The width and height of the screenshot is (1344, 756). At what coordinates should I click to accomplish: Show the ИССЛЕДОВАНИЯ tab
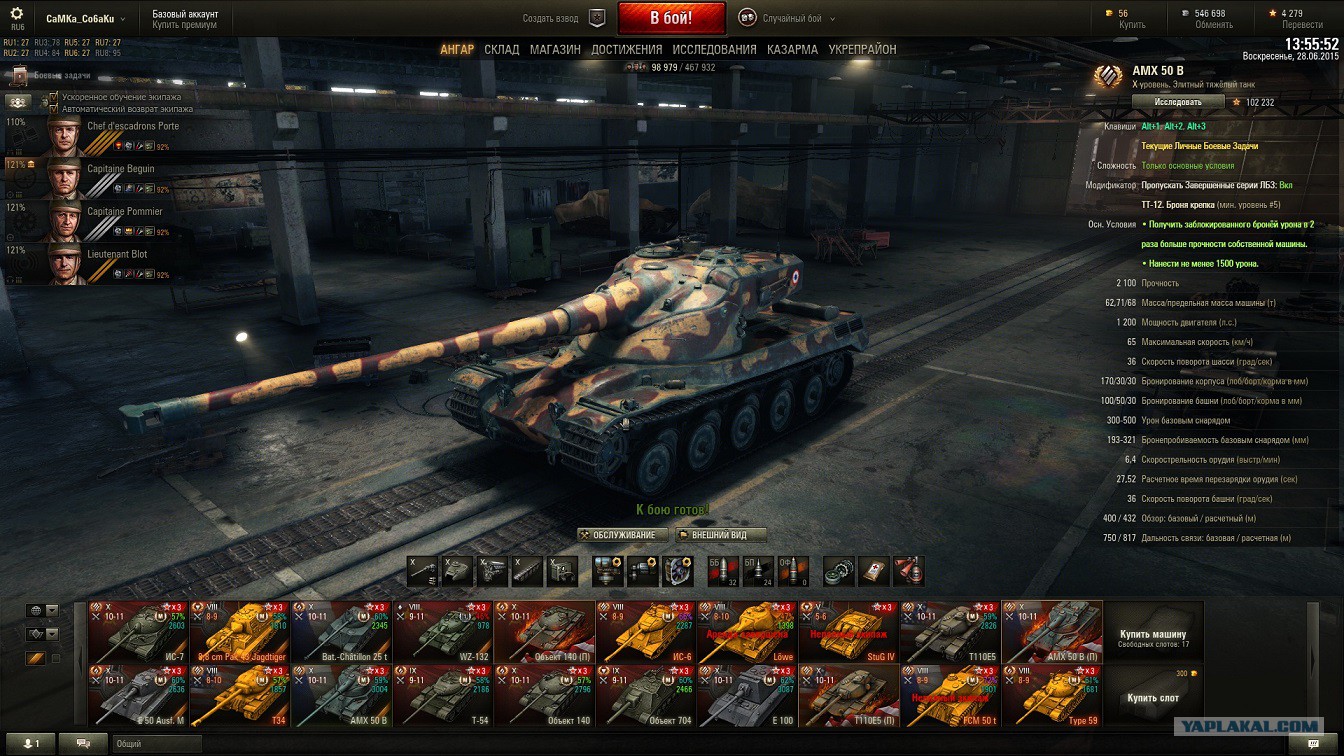pos(714,49)
